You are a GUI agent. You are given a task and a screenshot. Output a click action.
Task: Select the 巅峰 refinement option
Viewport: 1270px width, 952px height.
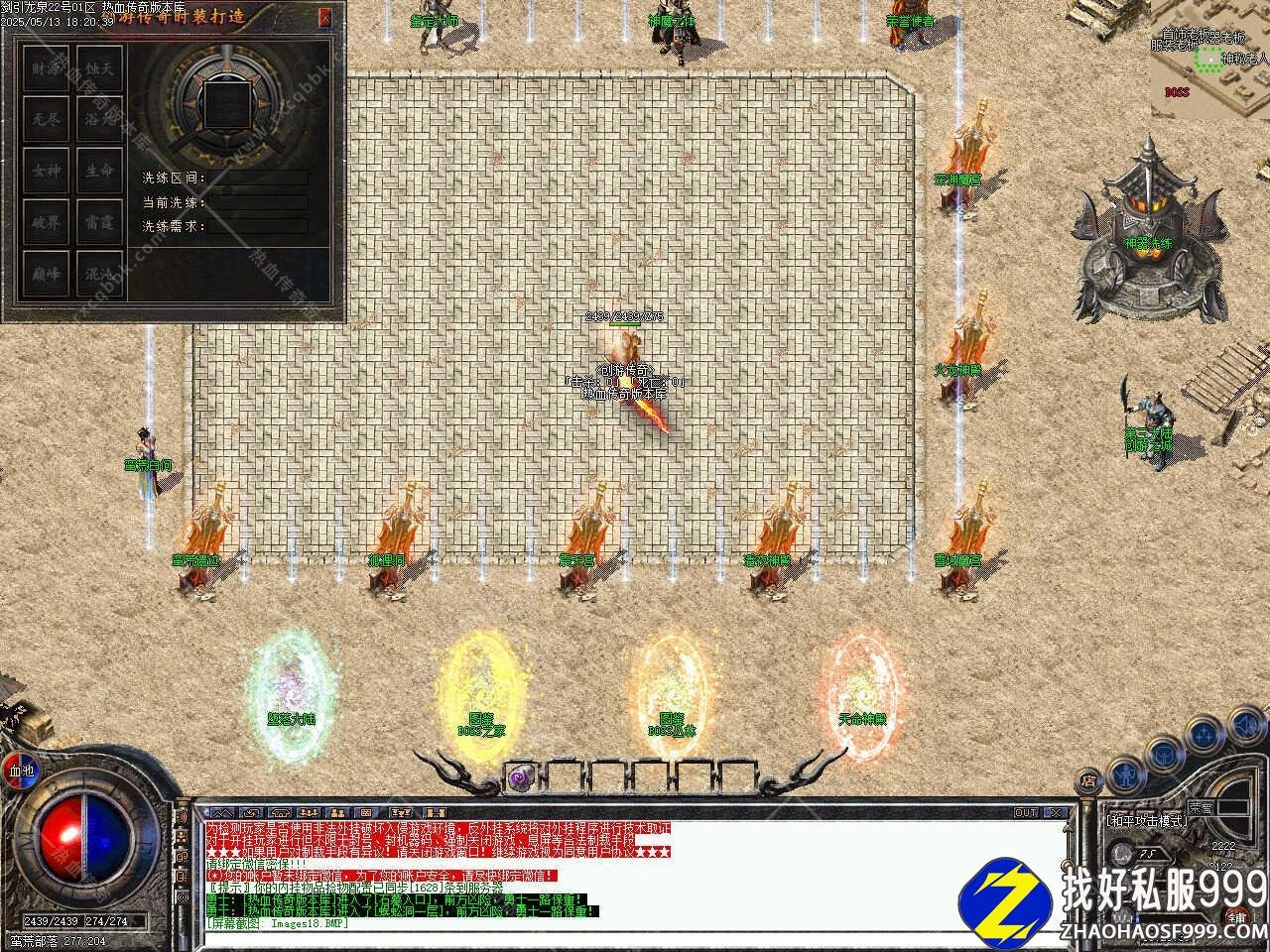click(46, 274)
